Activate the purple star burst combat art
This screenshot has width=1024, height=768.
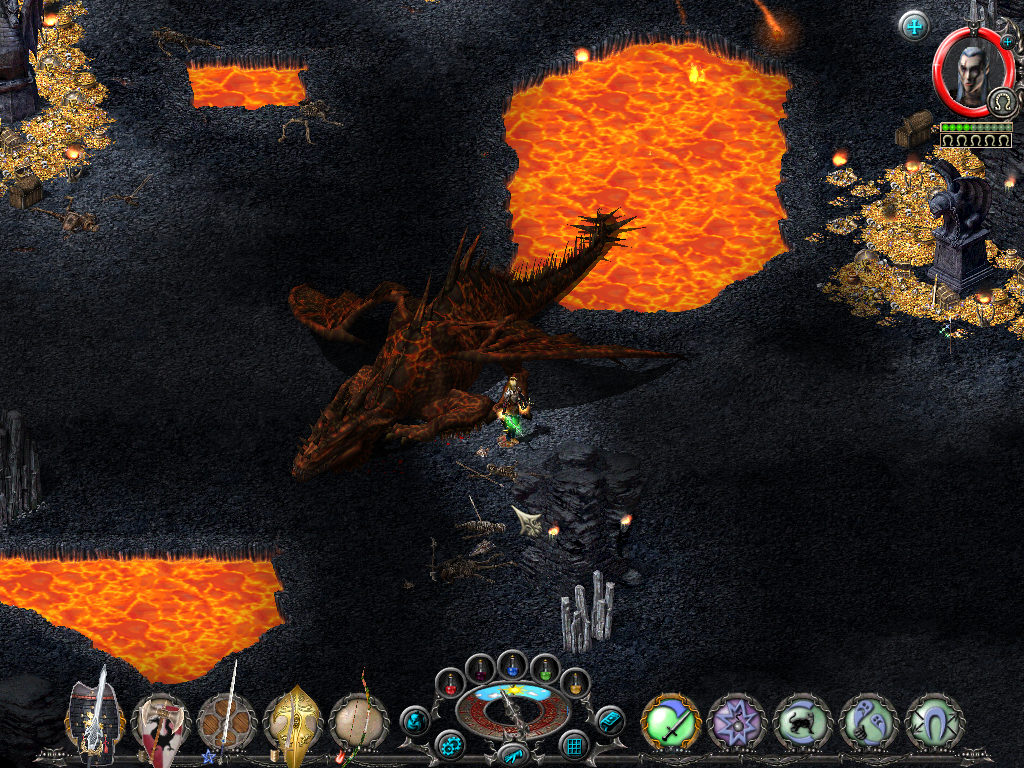tap(737, 721)
